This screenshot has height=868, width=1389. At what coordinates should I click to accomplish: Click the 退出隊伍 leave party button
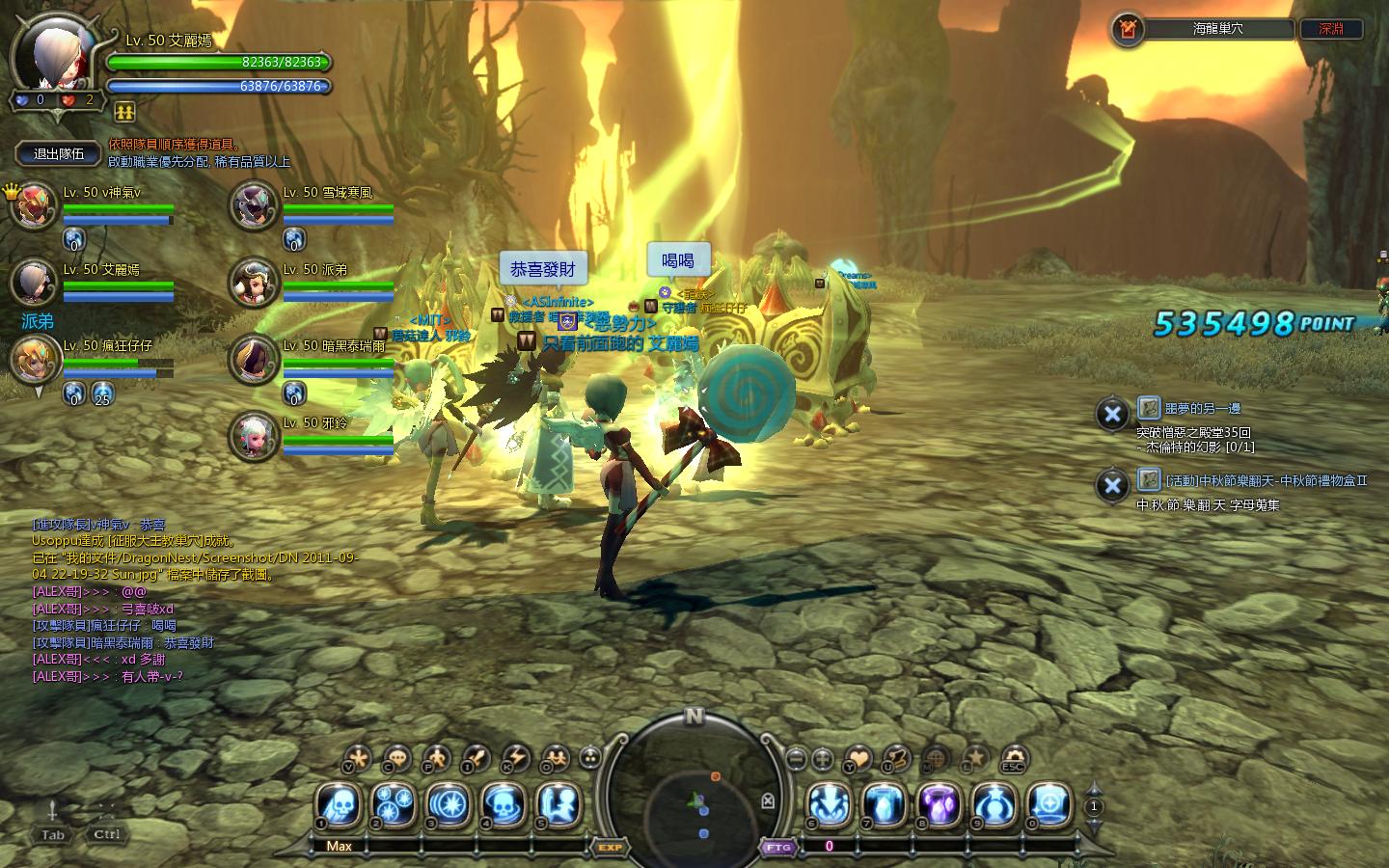tap(59, 153)
